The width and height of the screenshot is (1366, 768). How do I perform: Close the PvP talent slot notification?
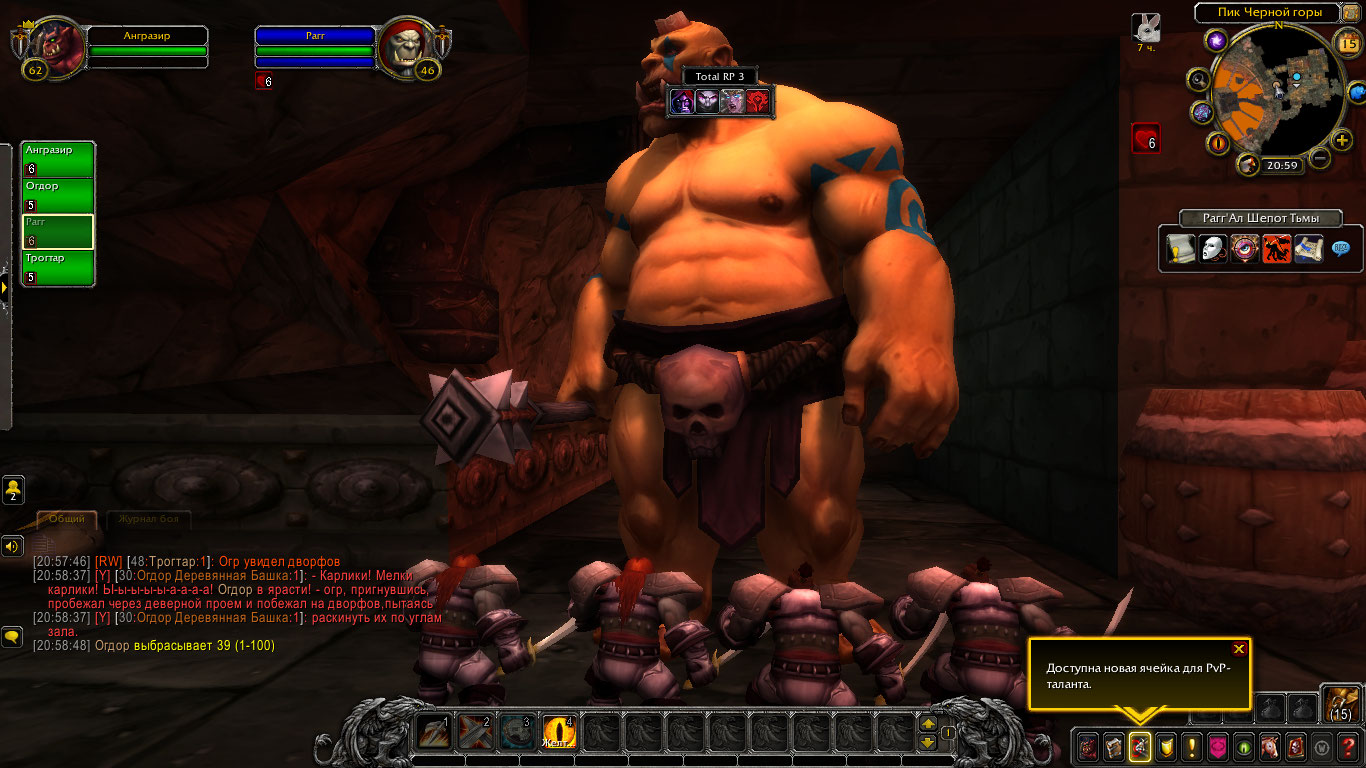pos(1239,649)
